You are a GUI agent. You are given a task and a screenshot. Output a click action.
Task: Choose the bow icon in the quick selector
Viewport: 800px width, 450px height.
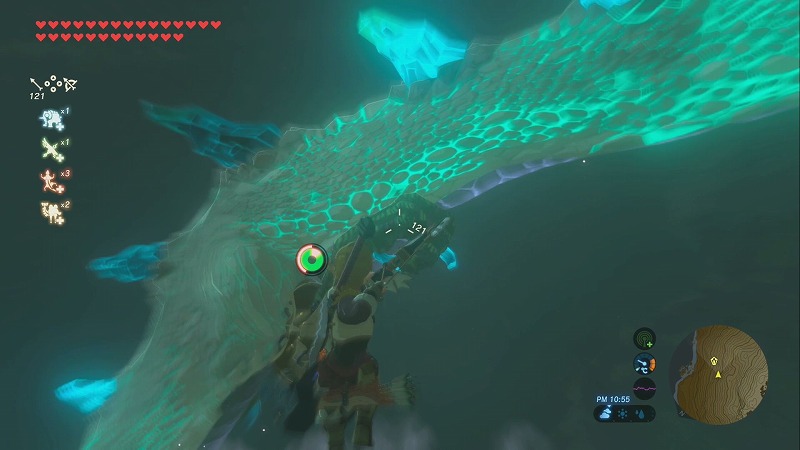[69, 85]
